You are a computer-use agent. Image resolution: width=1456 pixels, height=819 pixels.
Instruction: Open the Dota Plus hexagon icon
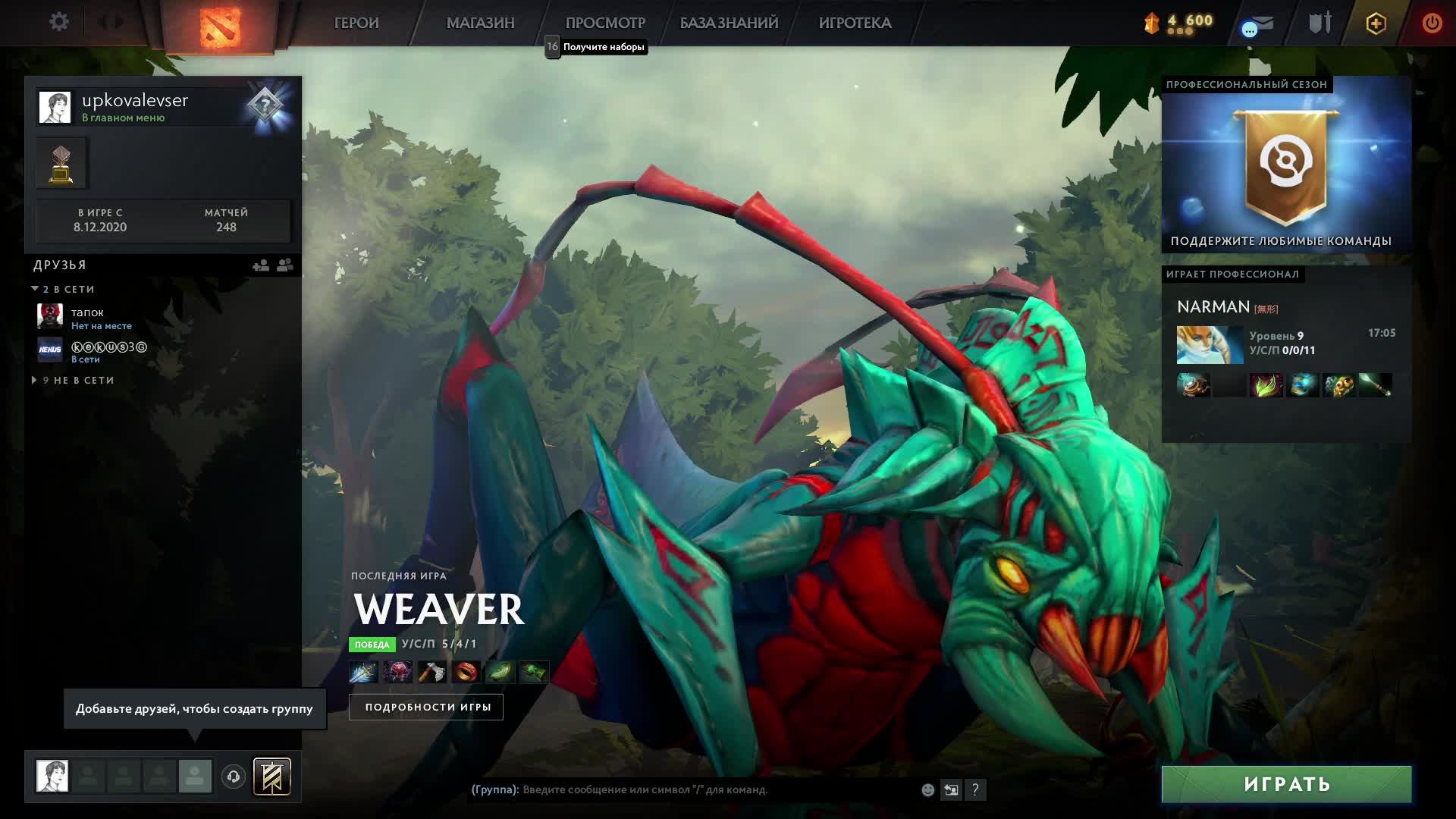(x=1376, y=24)
